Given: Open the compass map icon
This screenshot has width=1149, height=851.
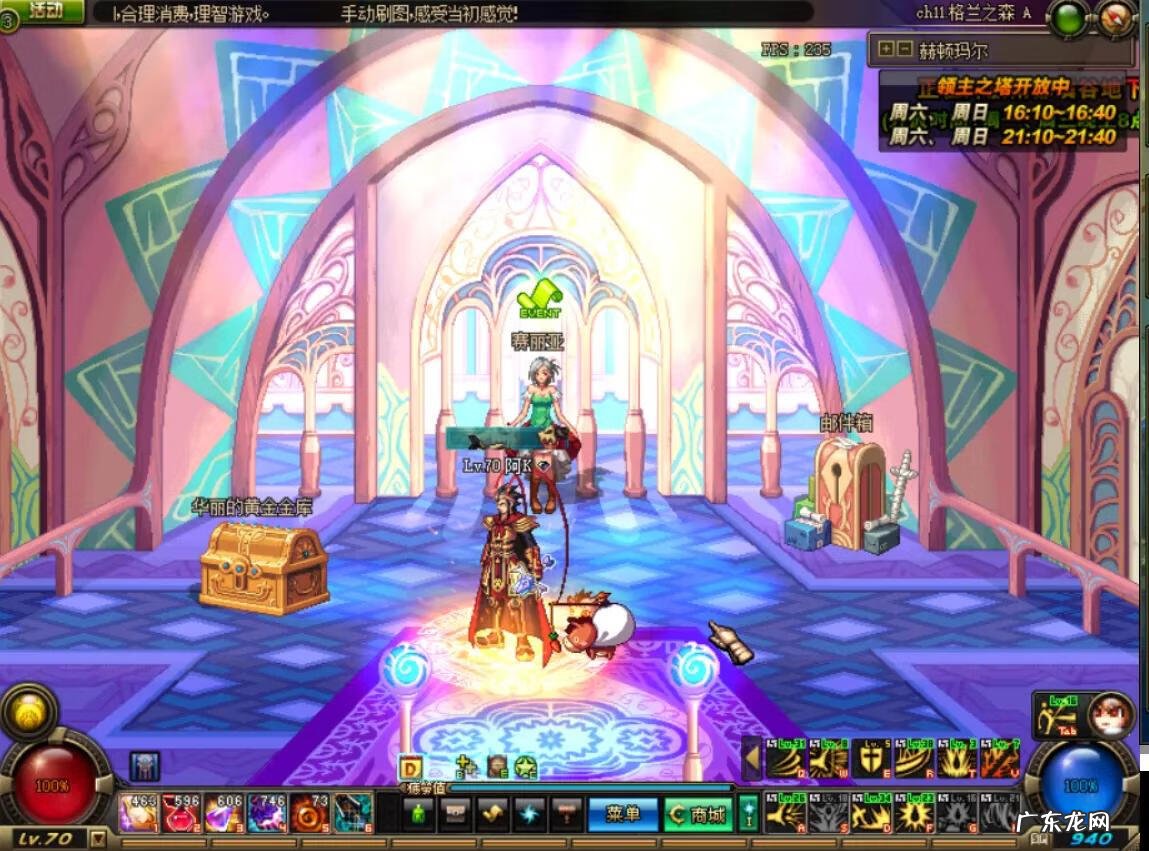Looking at the screenshot, I should 1116,18.
